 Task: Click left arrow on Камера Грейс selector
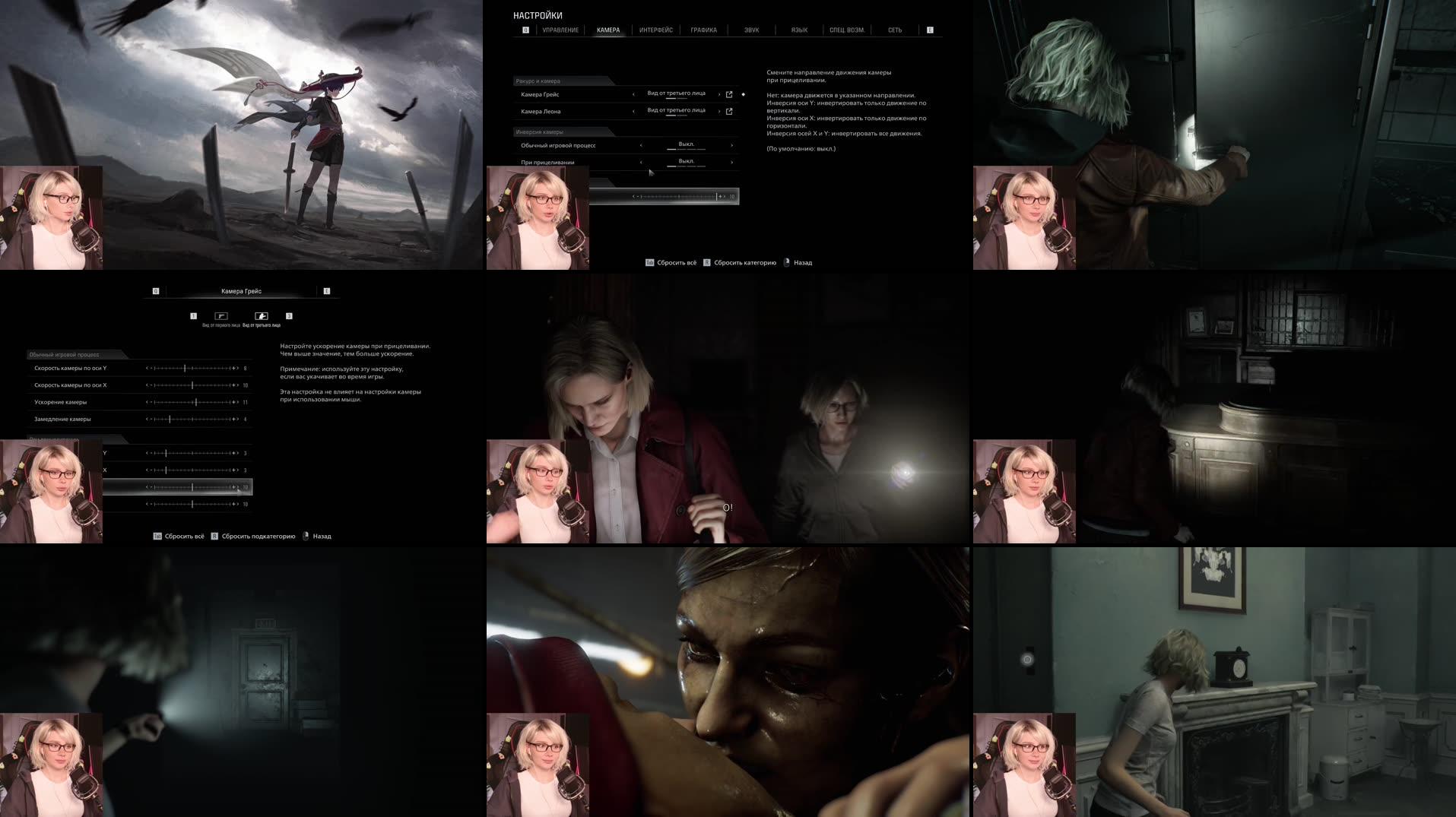pos(633,94)
